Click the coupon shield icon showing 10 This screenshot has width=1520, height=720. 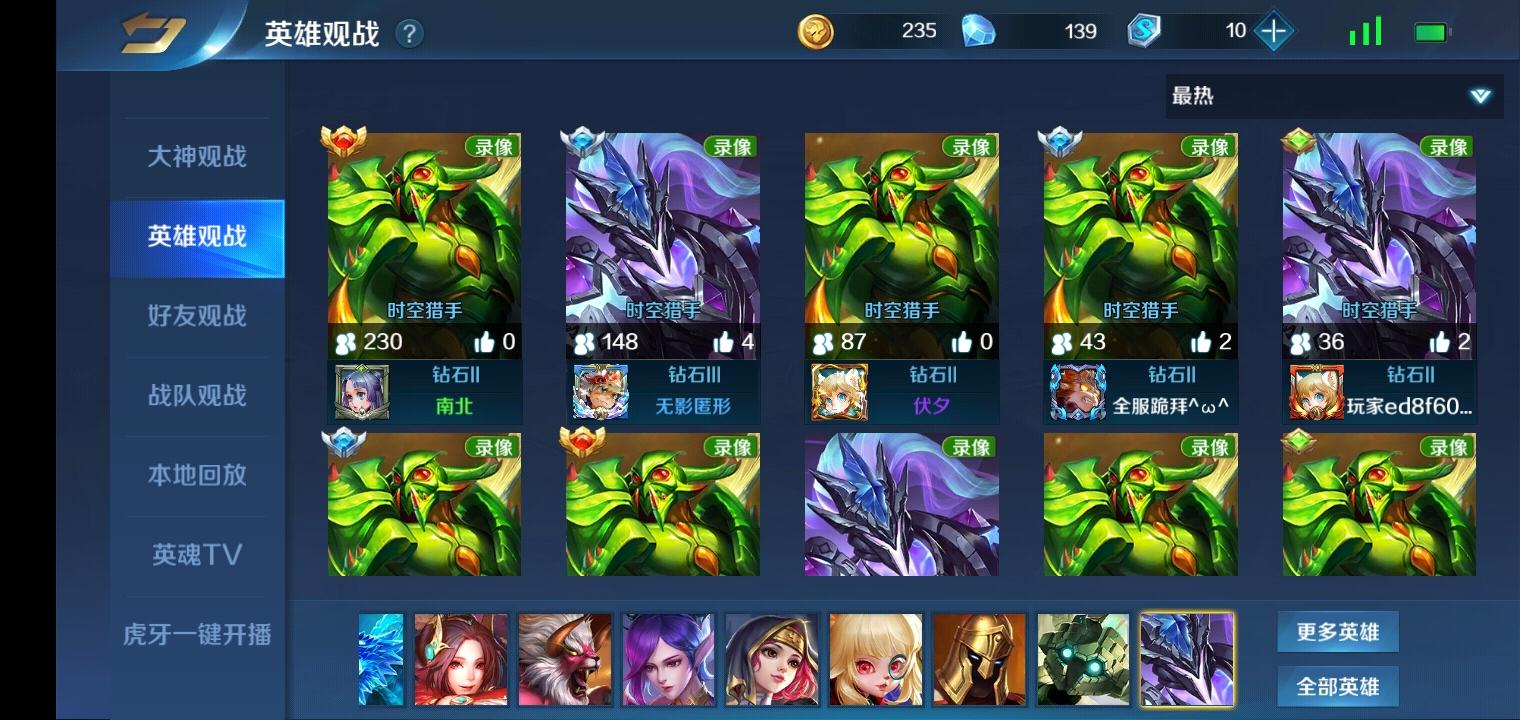pos(1143,31)
